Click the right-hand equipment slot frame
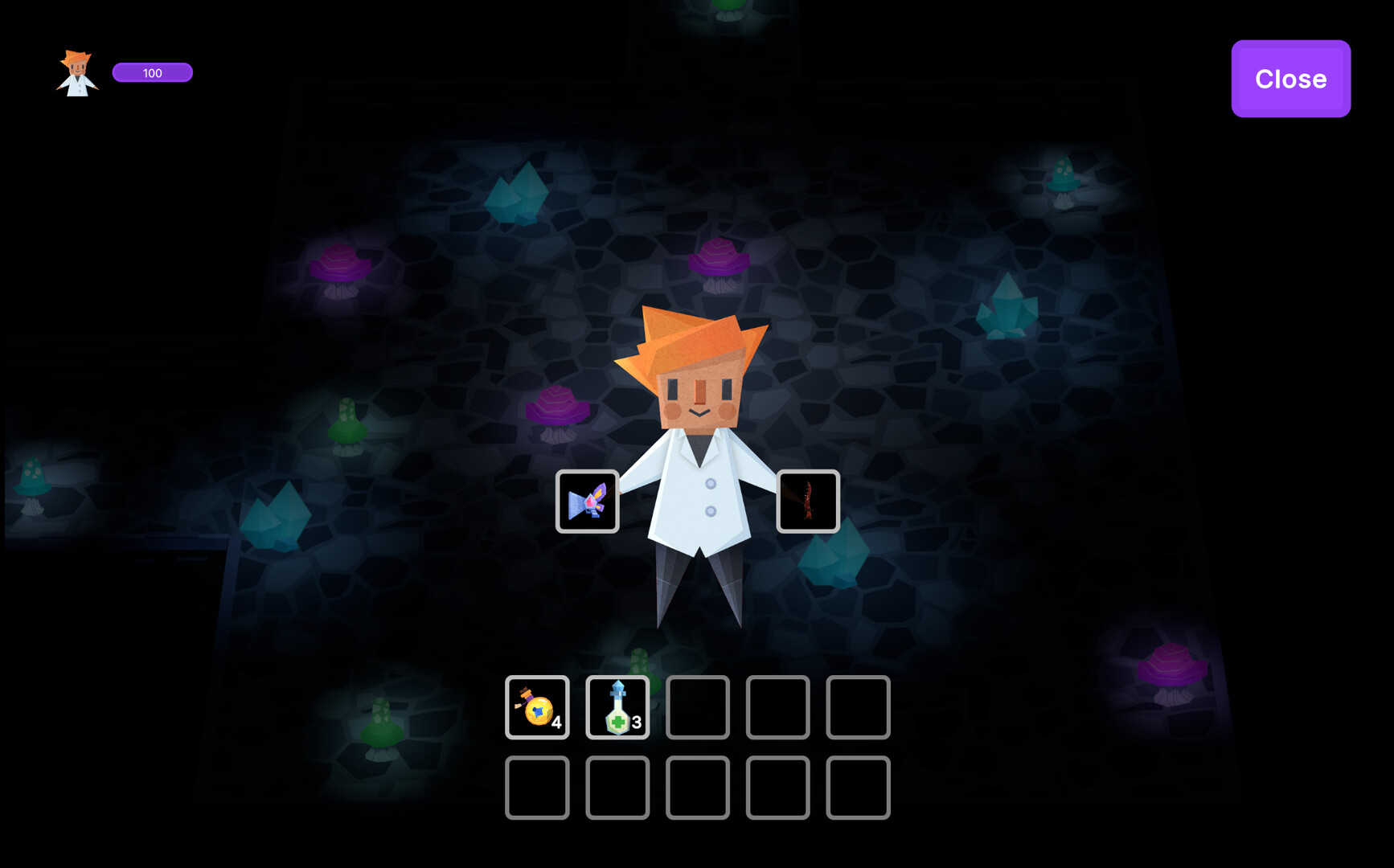 [x=809, y=502]
